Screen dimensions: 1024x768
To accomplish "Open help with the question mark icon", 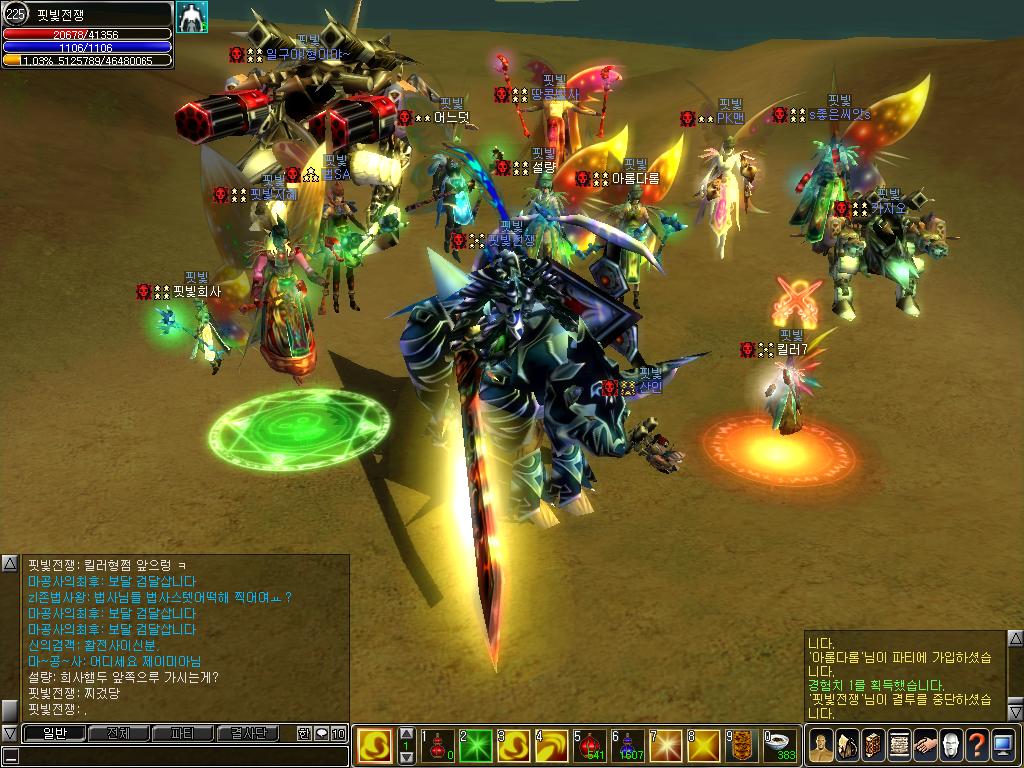I will pos(977,745).
